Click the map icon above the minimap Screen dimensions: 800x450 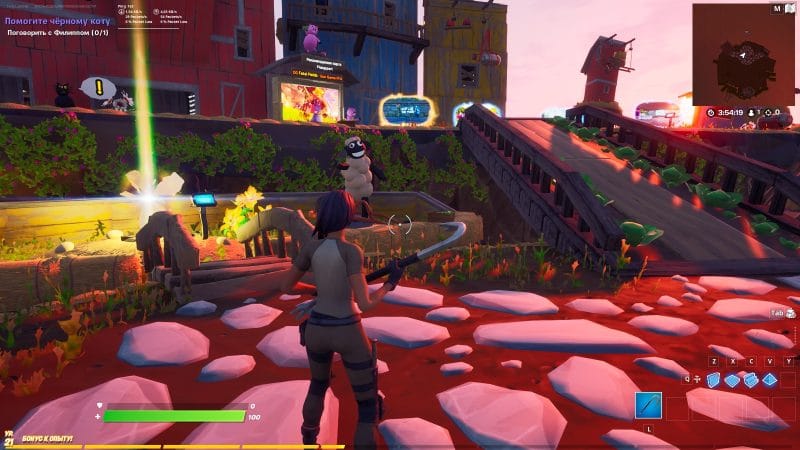tap(774, 8)
